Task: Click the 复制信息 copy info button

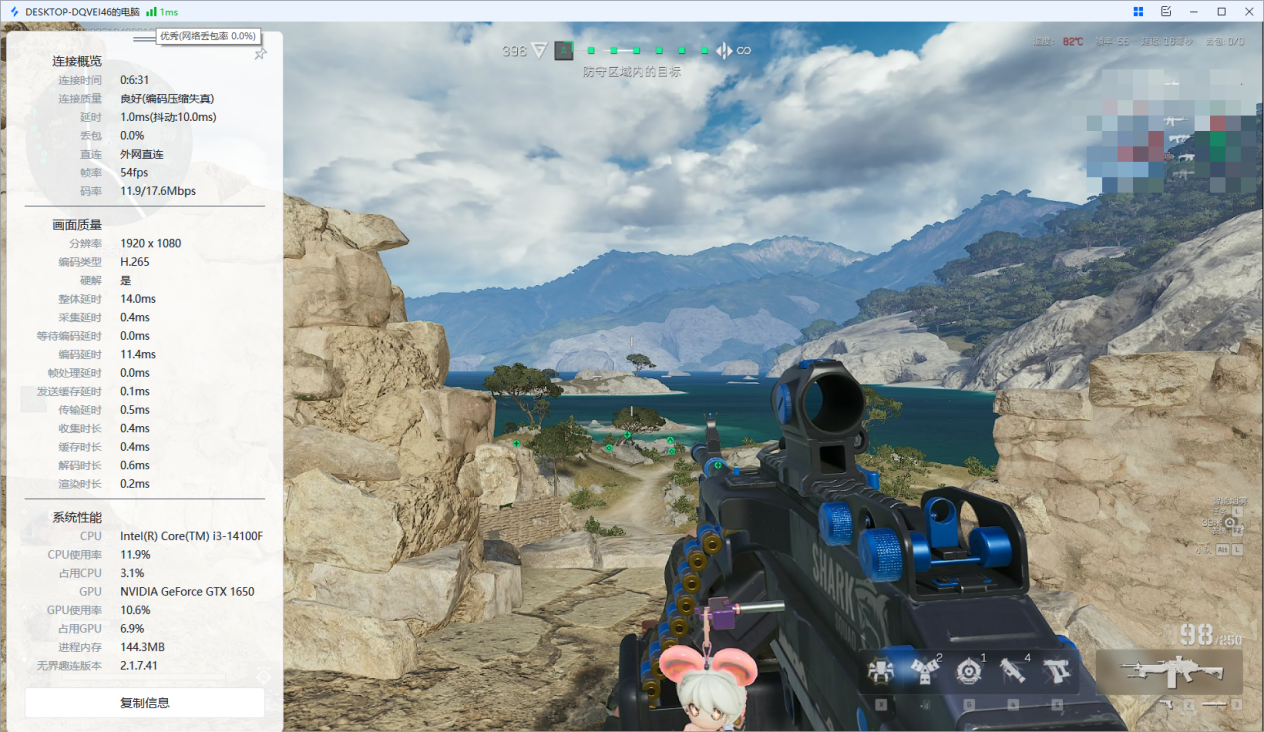Action: coord(145,703)
